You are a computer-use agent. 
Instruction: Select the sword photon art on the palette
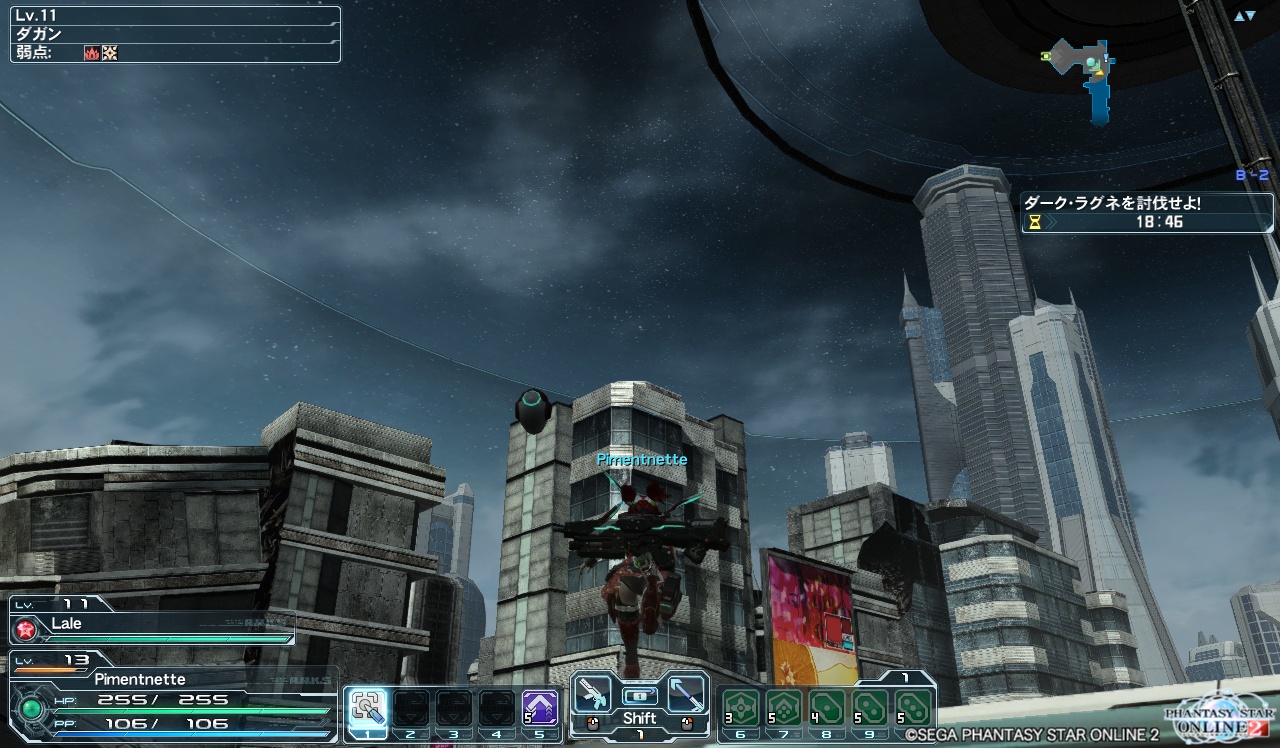686,692
